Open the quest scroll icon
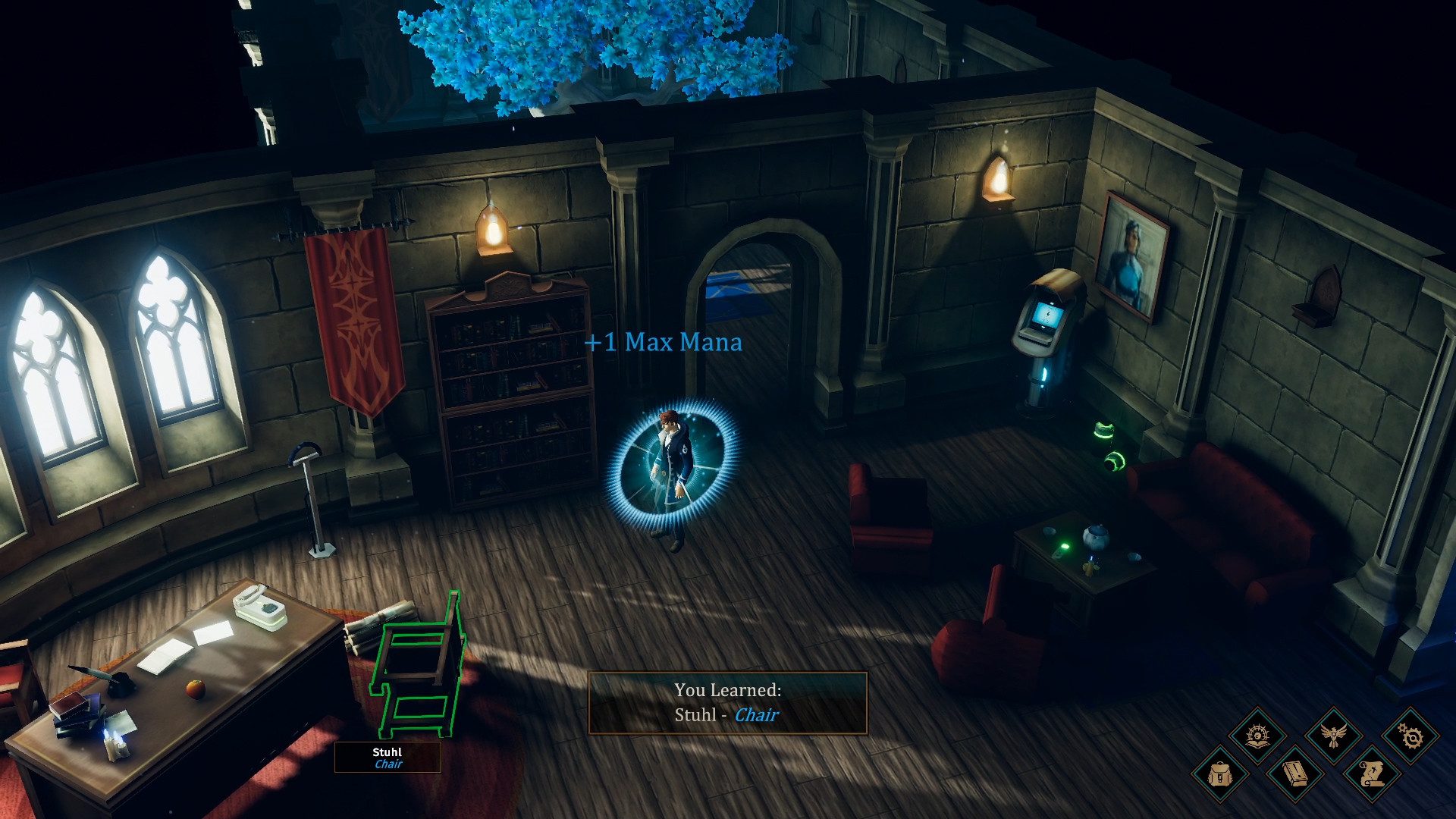The width and height of the screenshot is (1456, 819). [x=1371, y=775]
